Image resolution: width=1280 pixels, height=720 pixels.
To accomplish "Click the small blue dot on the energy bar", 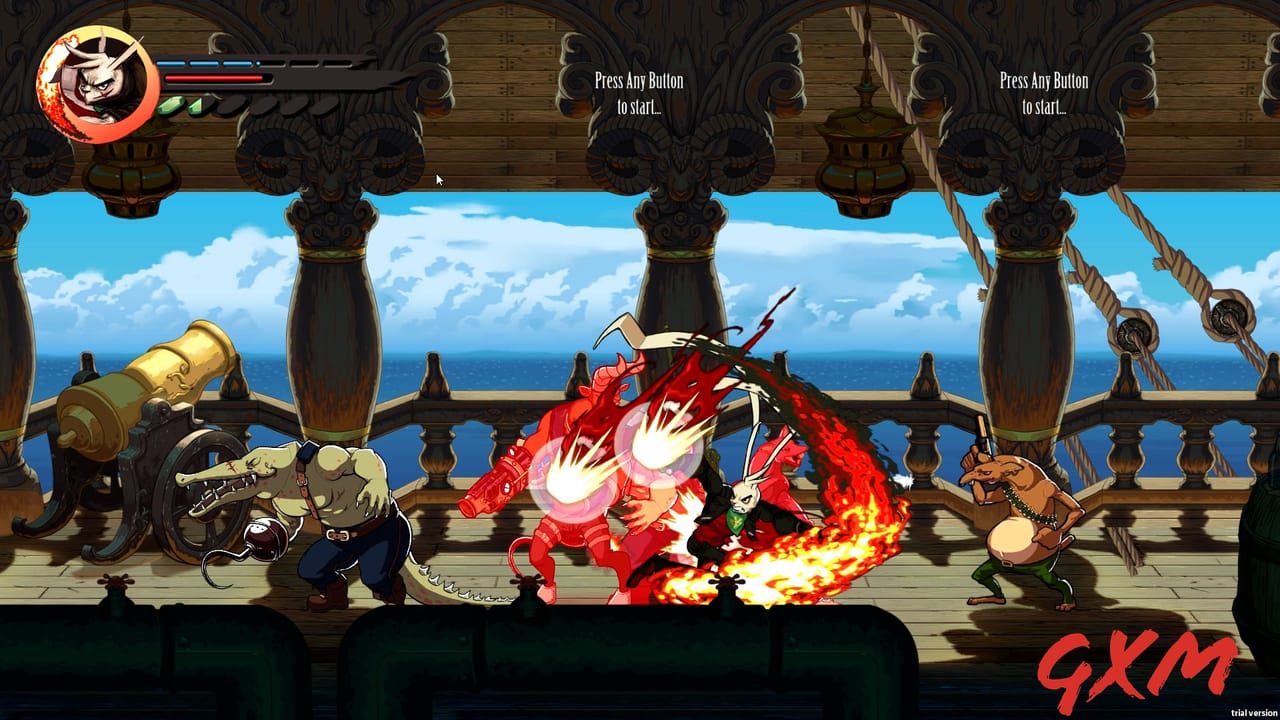I will pos(258,62).
